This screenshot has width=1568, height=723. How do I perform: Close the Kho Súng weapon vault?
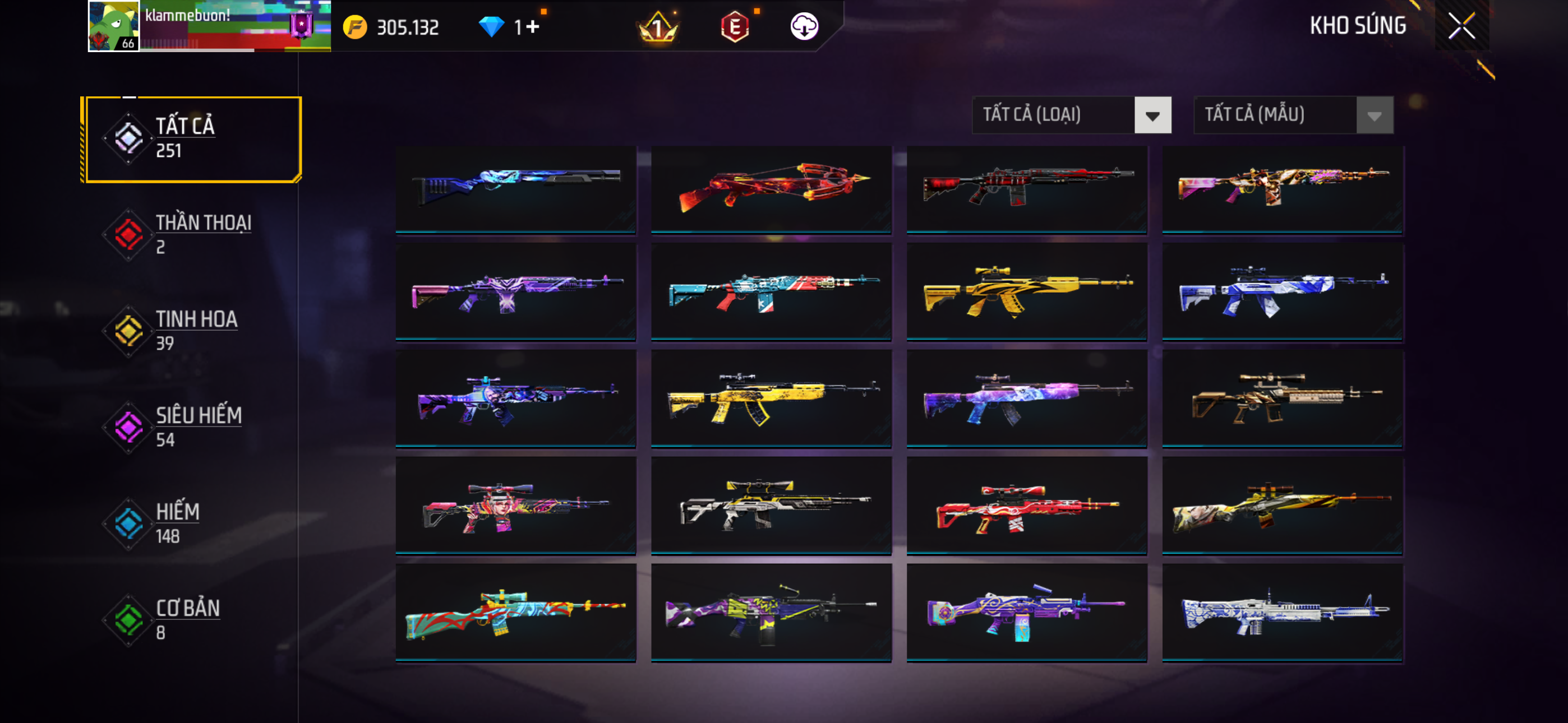pos(1461,26)
